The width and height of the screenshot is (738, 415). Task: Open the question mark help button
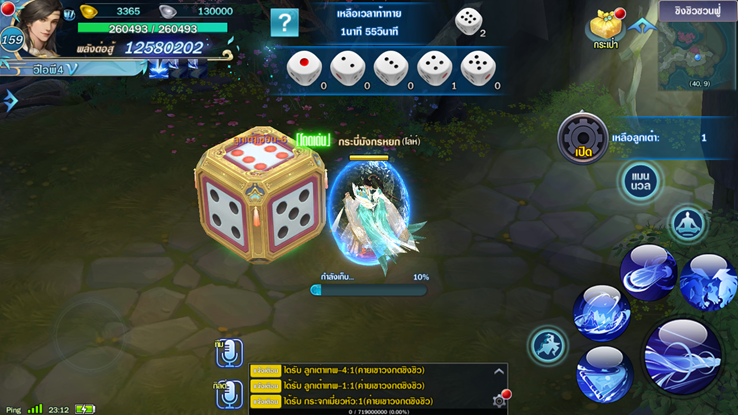point(285,22)
